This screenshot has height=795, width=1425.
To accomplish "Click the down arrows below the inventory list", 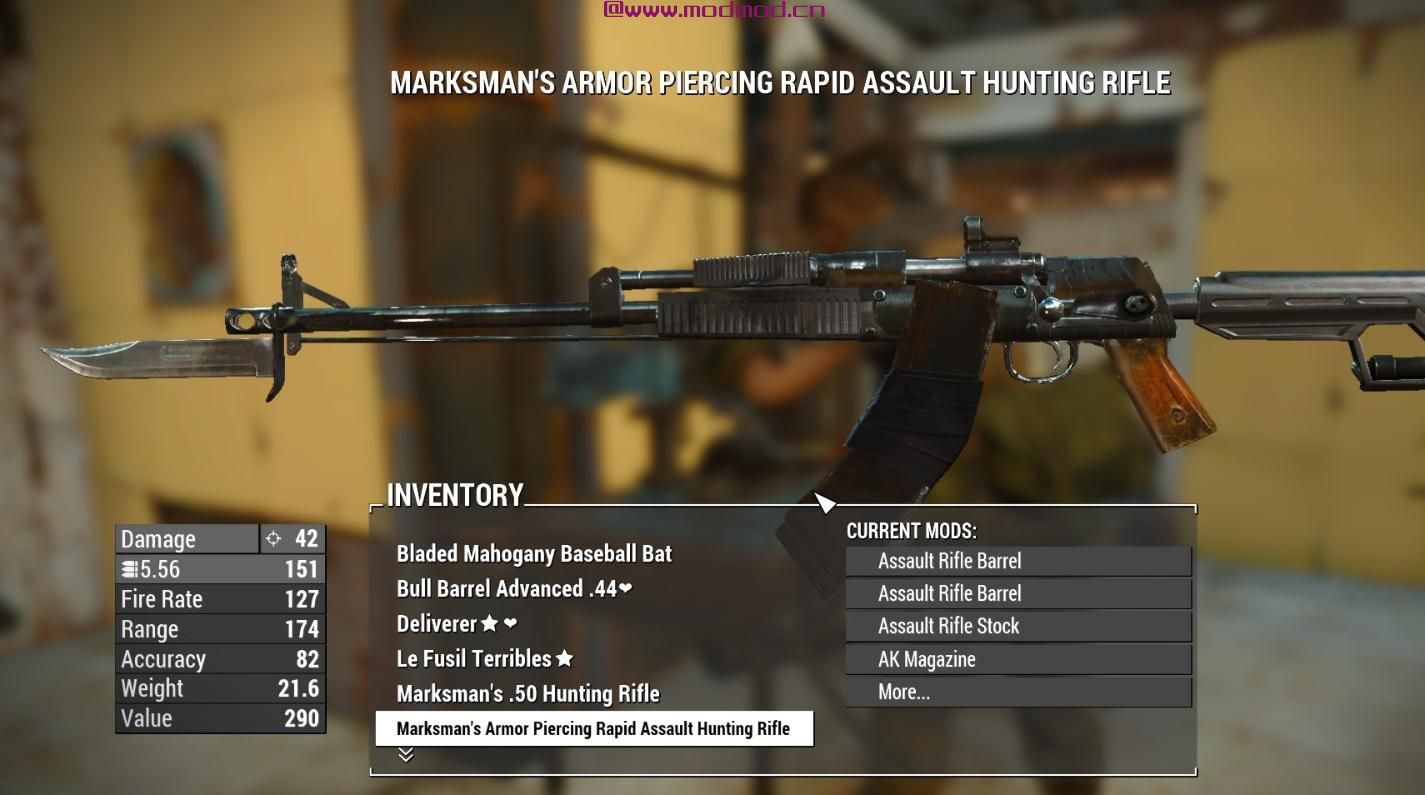I will 406,755.
